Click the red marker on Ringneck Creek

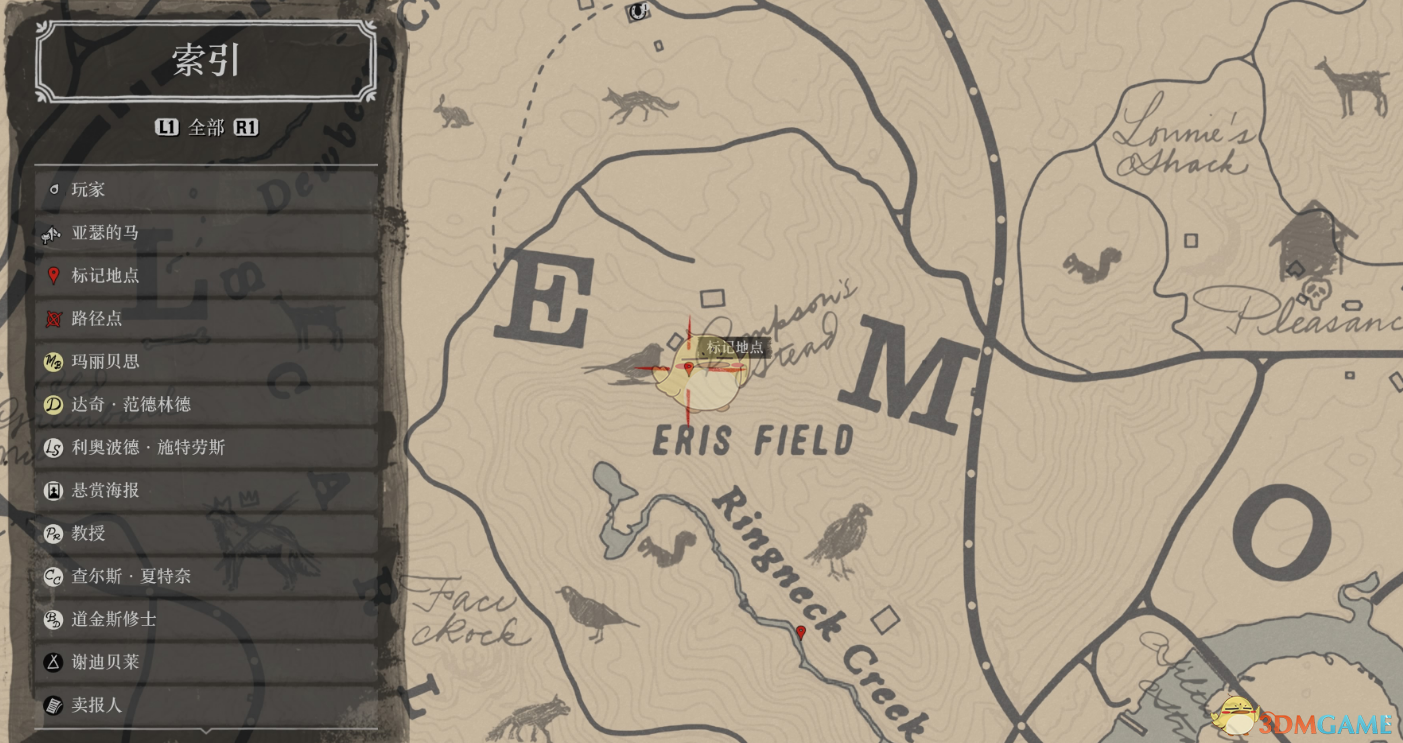pos(800,632)
